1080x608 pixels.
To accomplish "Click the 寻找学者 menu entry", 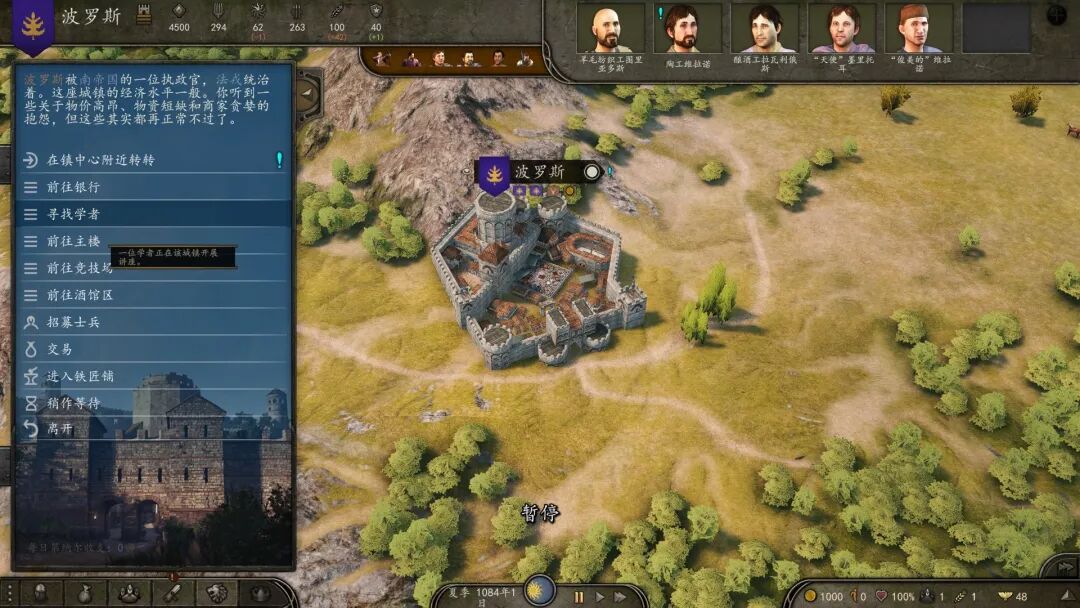I will pyautogui.click(x=74, y=214).
